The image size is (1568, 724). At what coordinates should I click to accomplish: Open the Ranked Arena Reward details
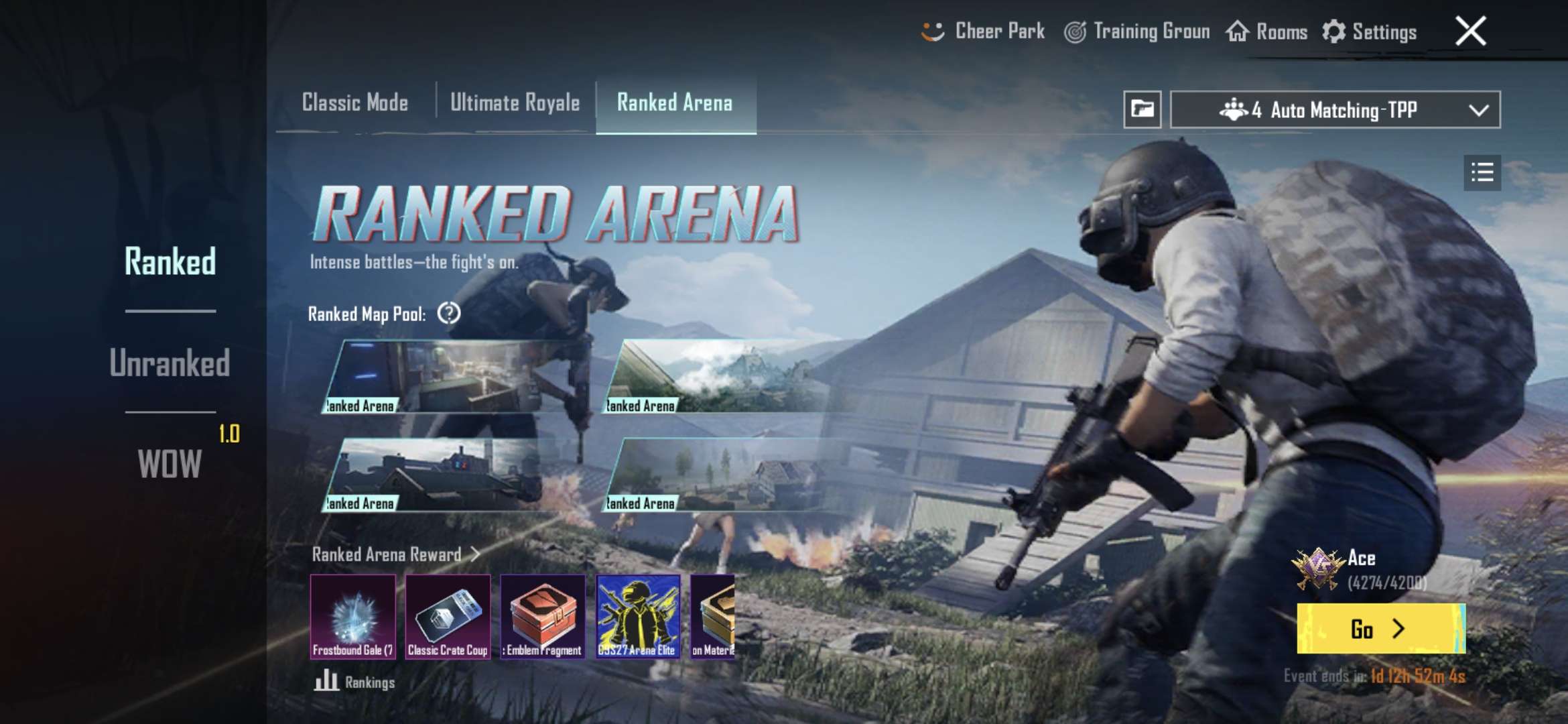point(395,554)
